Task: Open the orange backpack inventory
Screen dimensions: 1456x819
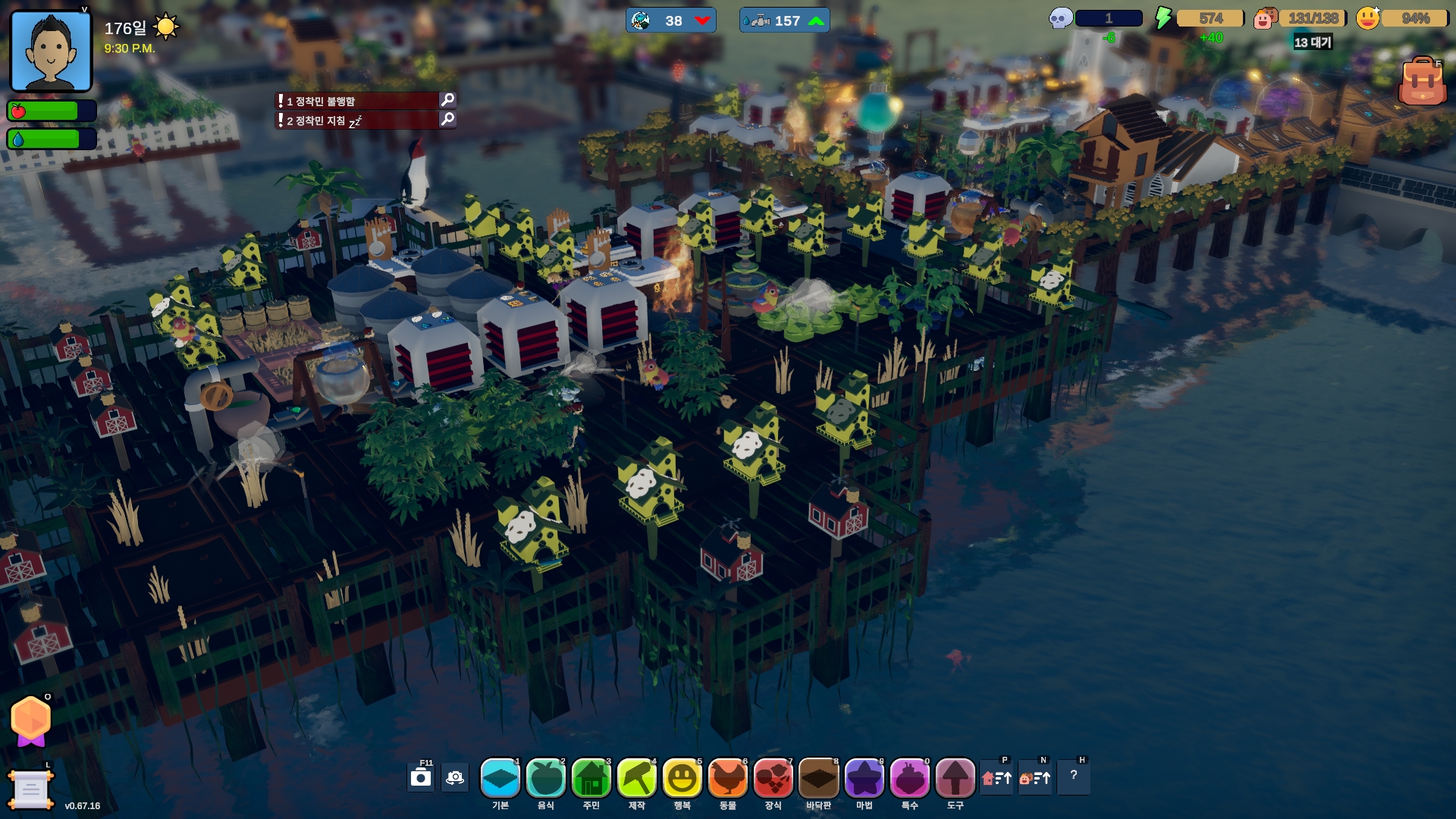Action: 1421,82
